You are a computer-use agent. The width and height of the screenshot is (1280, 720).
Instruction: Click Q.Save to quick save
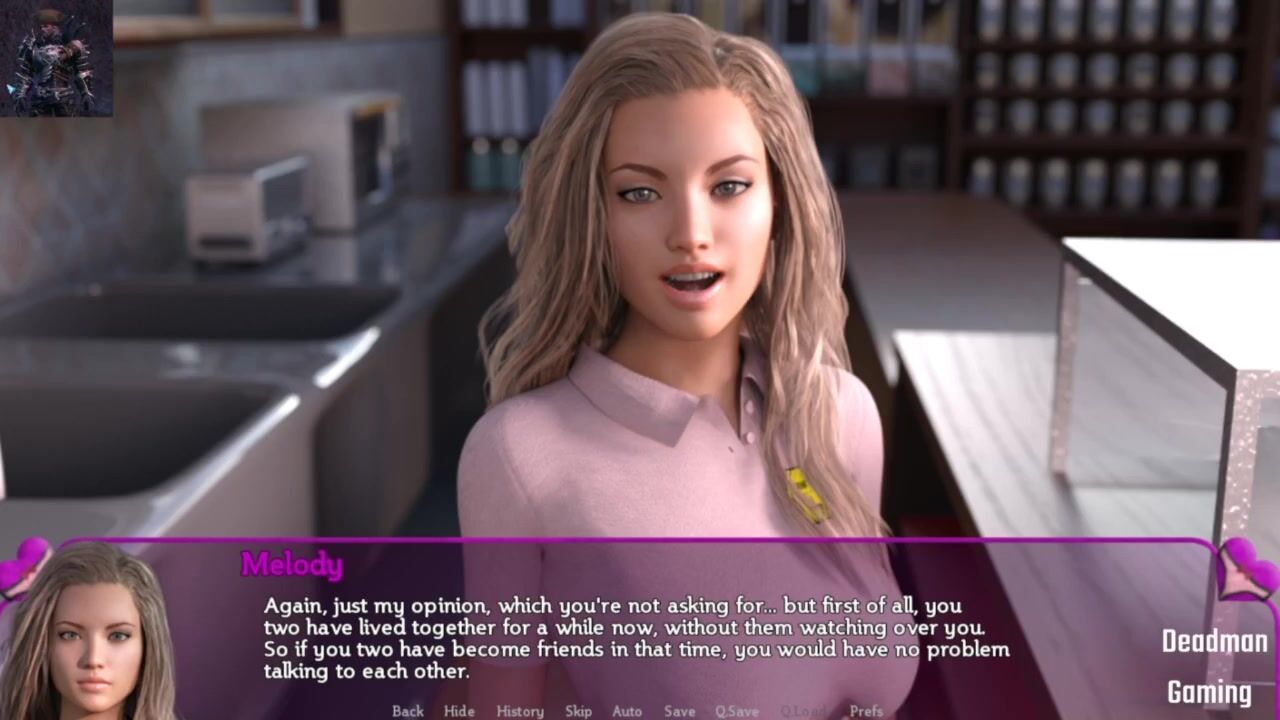tap(736, 711)
